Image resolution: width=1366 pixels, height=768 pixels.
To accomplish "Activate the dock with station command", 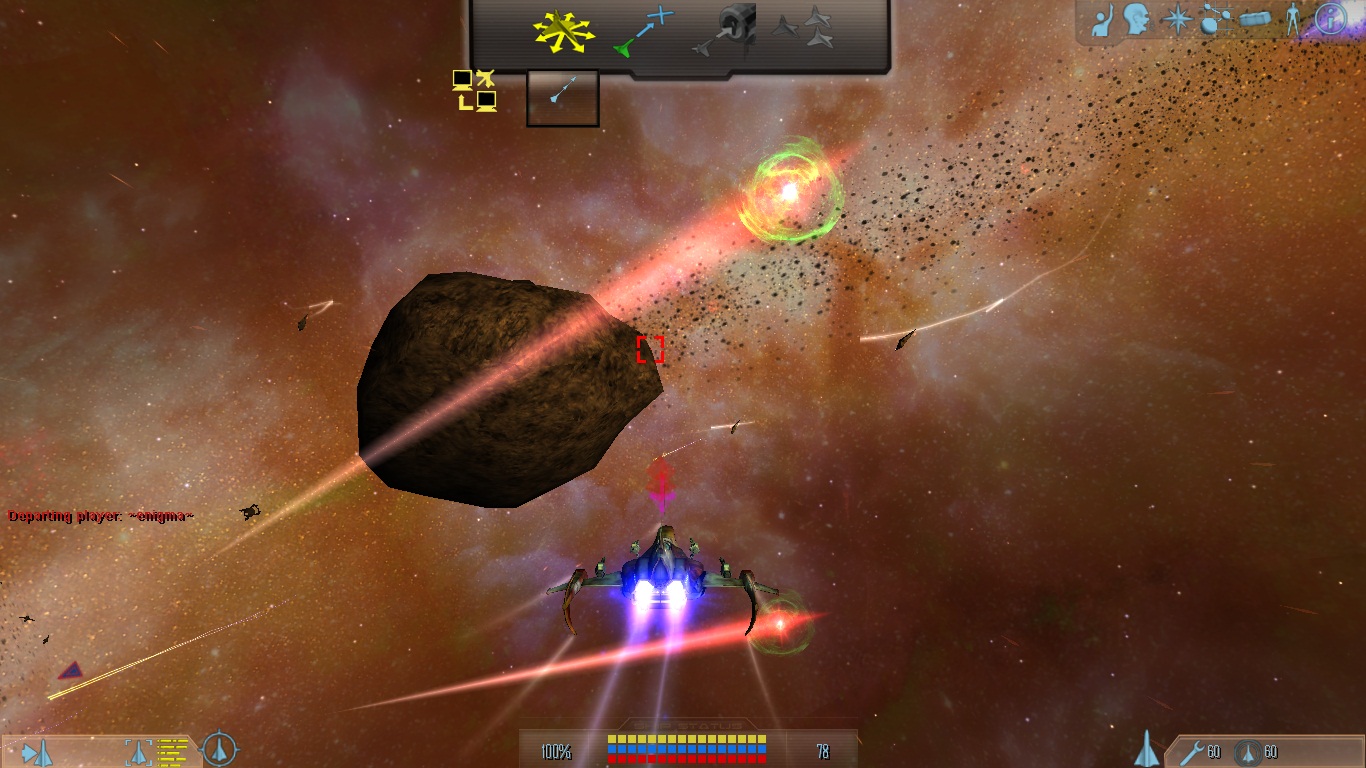I will click(726, 30).
